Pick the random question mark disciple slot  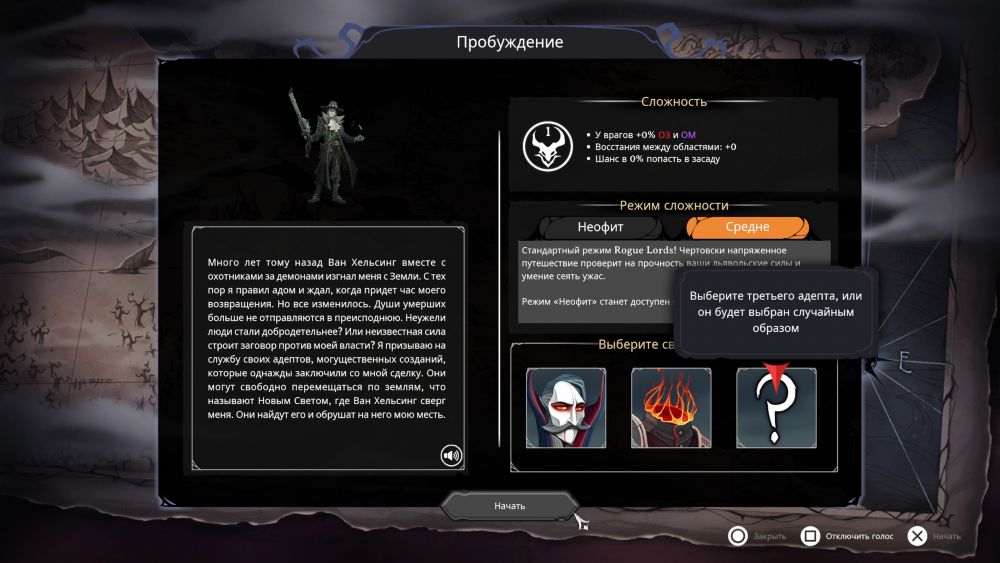tap(776, 407)
